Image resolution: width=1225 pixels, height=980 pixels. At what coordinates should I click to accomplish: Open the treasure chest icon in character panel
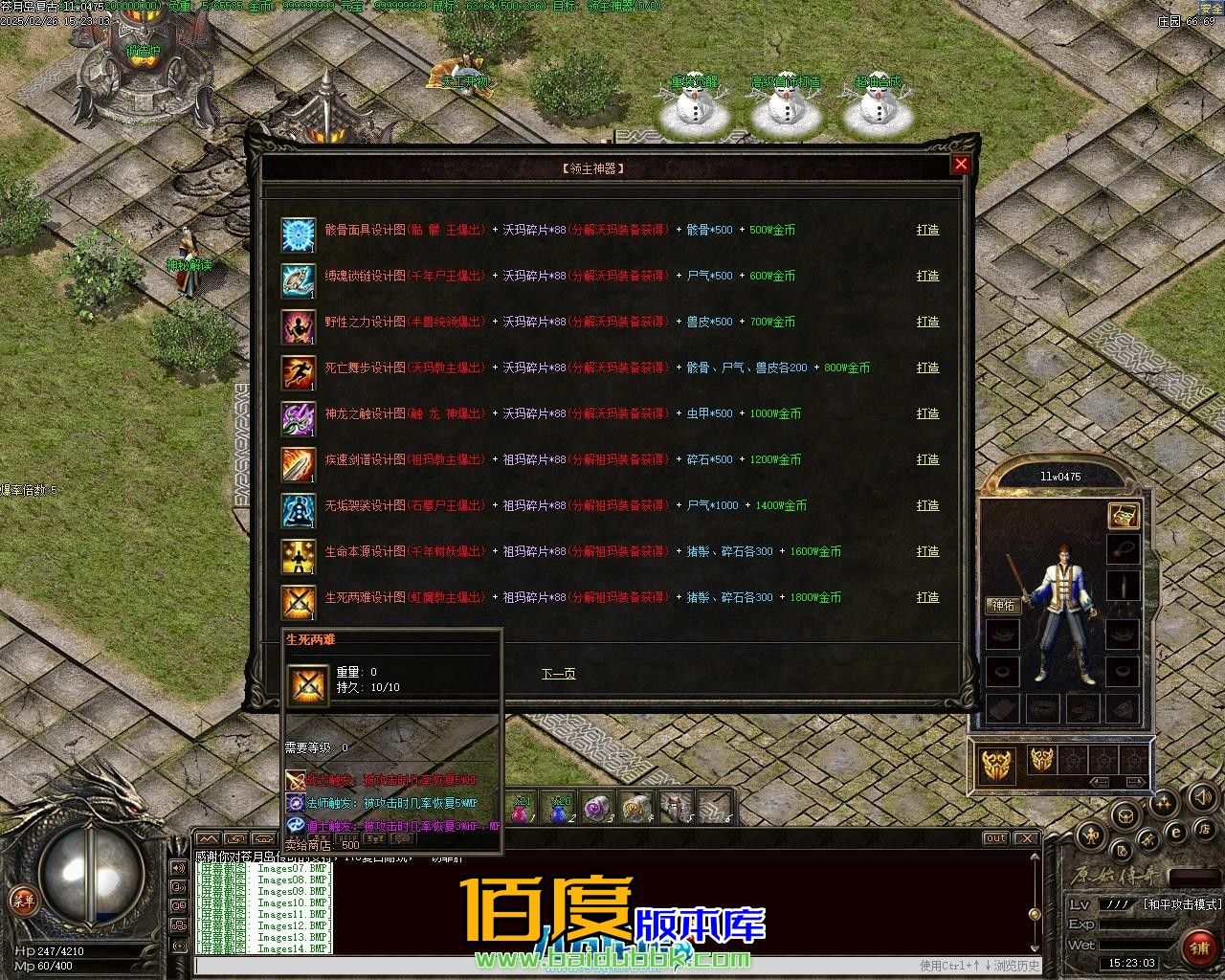coord(1123,516)
